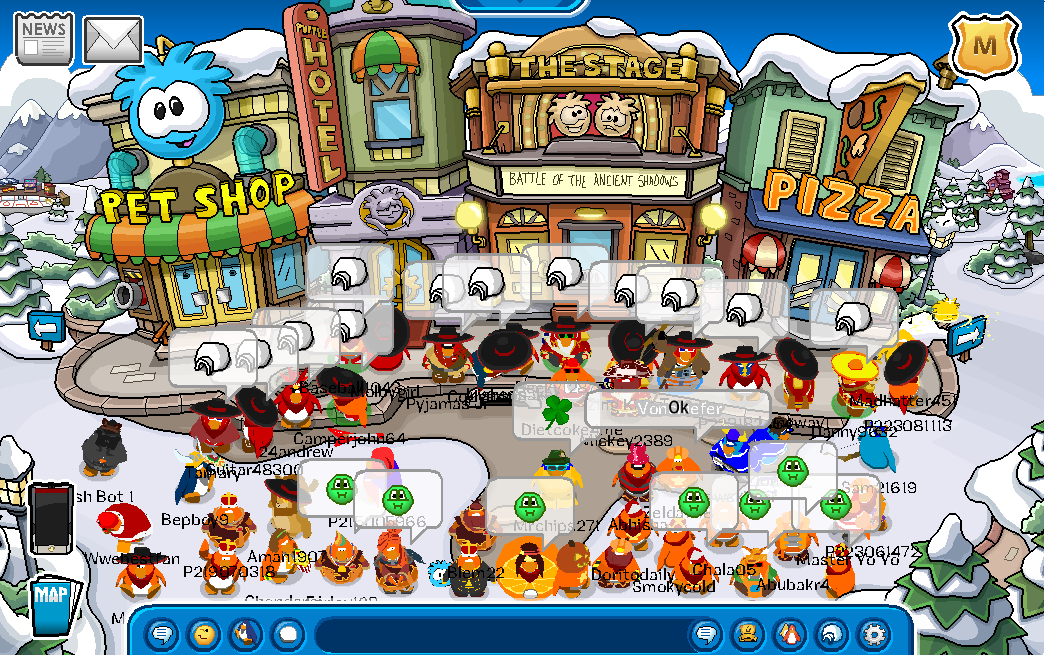Open the winking emote menu
This screenshot has width=1052, height=657.
pos(203,634)
